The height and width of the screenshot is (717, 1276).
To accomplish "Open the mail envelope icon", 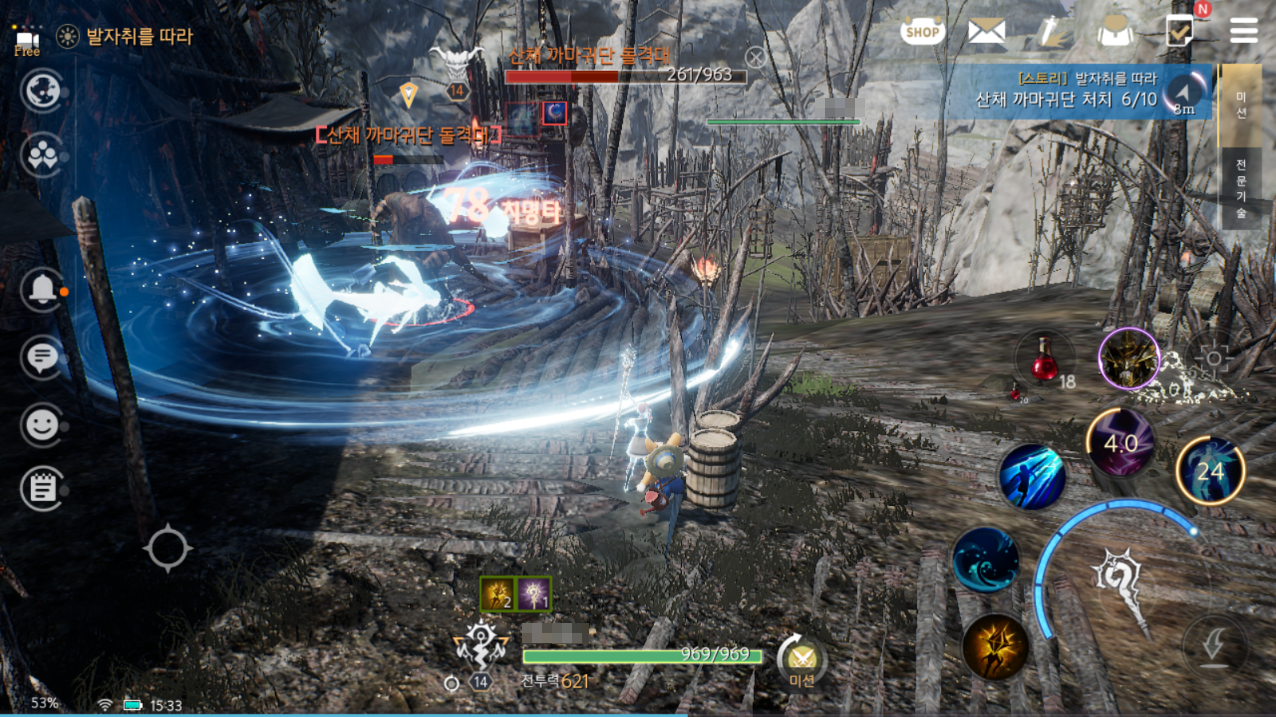I will [x=986, y=32].
